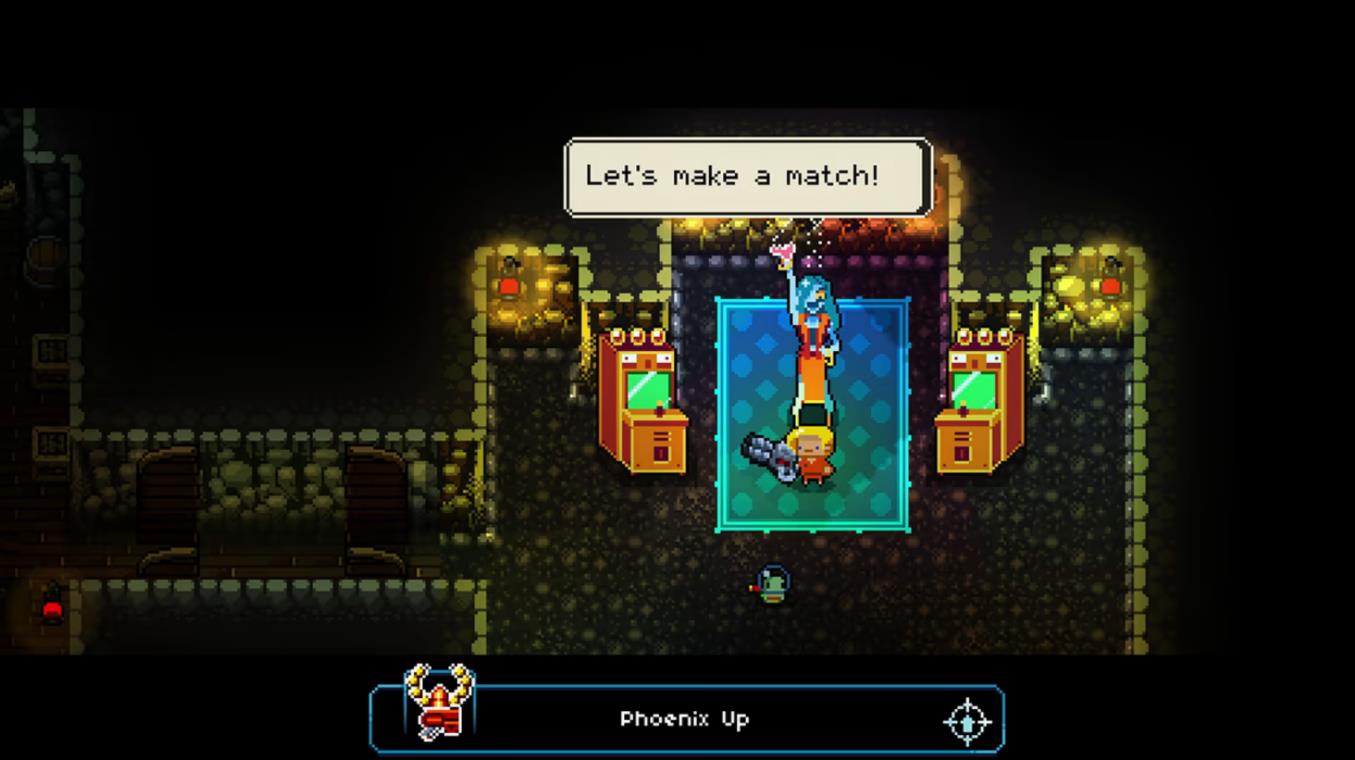
Task: Click the blonde player character holding the gun
Action: 812,450
